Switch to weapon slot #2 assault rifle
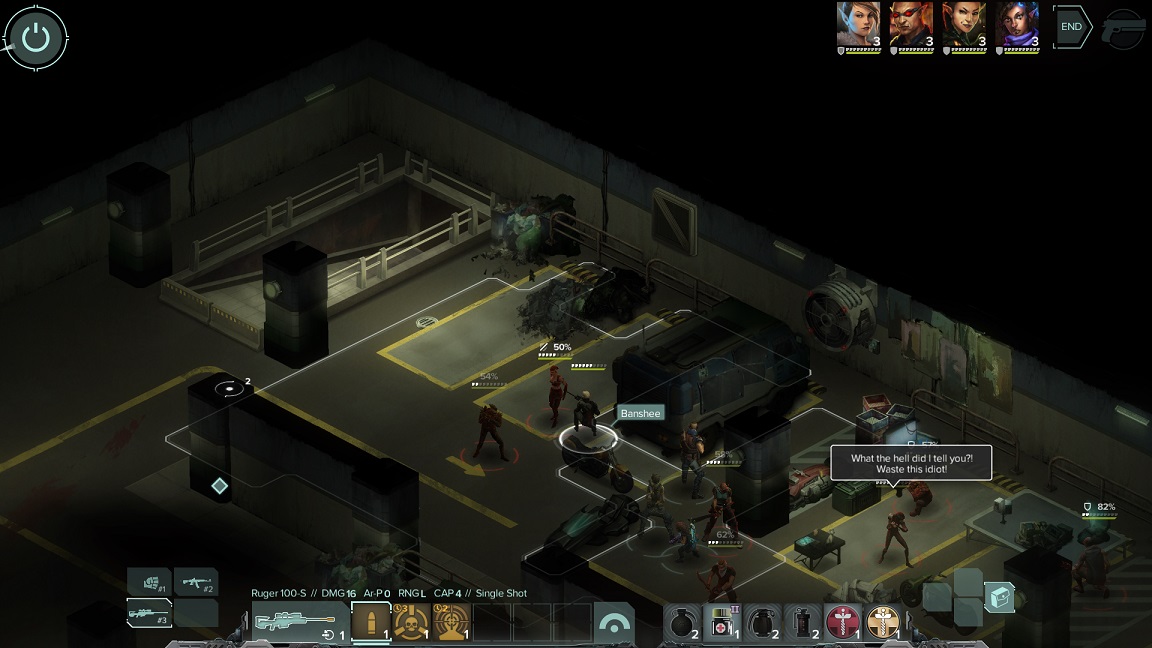Image resolution: width=1152 pixels, height=648 pixels. pos(197,582)
